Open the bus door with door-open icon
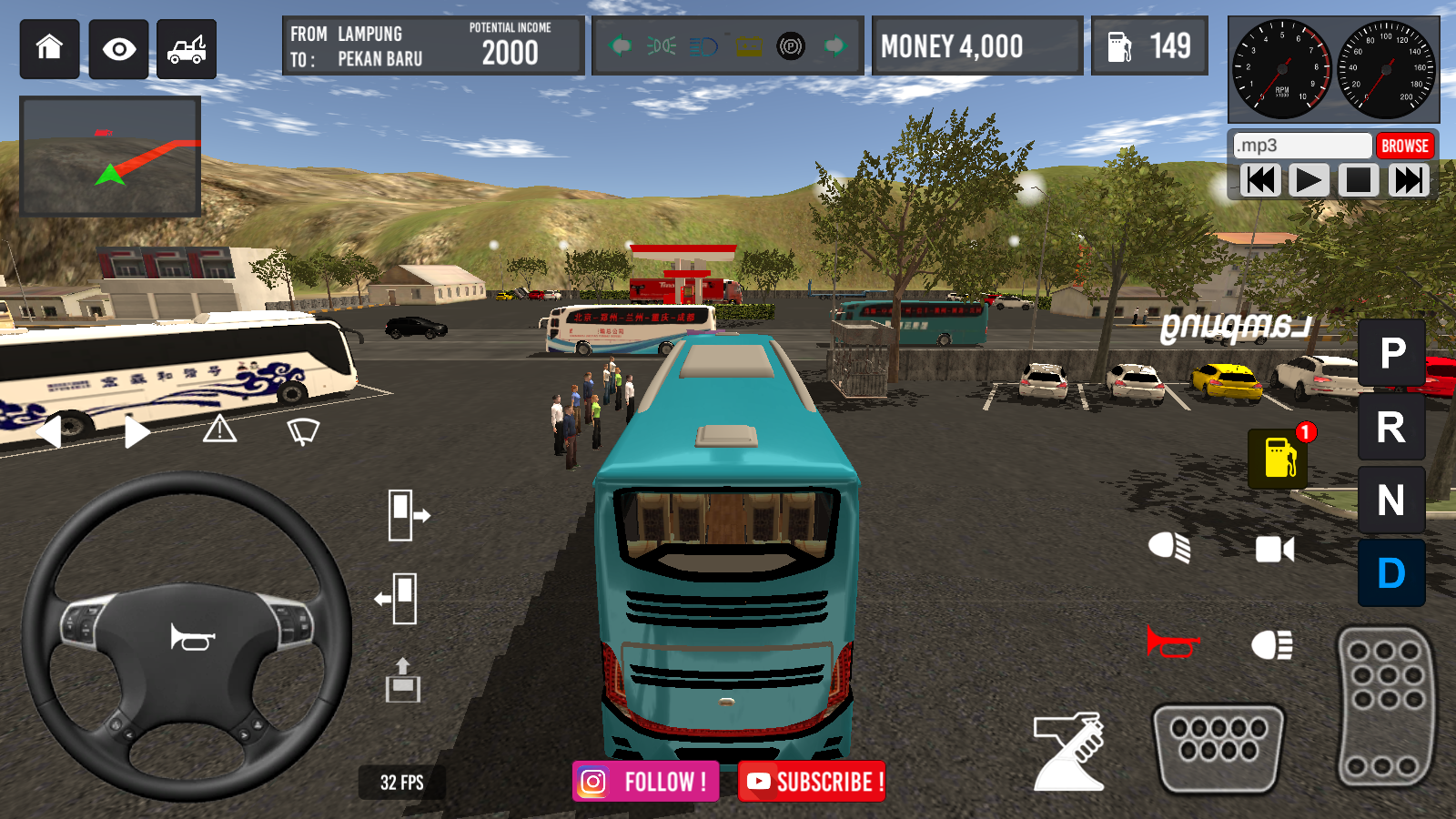This screenshot has height=819, width=1456. [x=400, y=514]
